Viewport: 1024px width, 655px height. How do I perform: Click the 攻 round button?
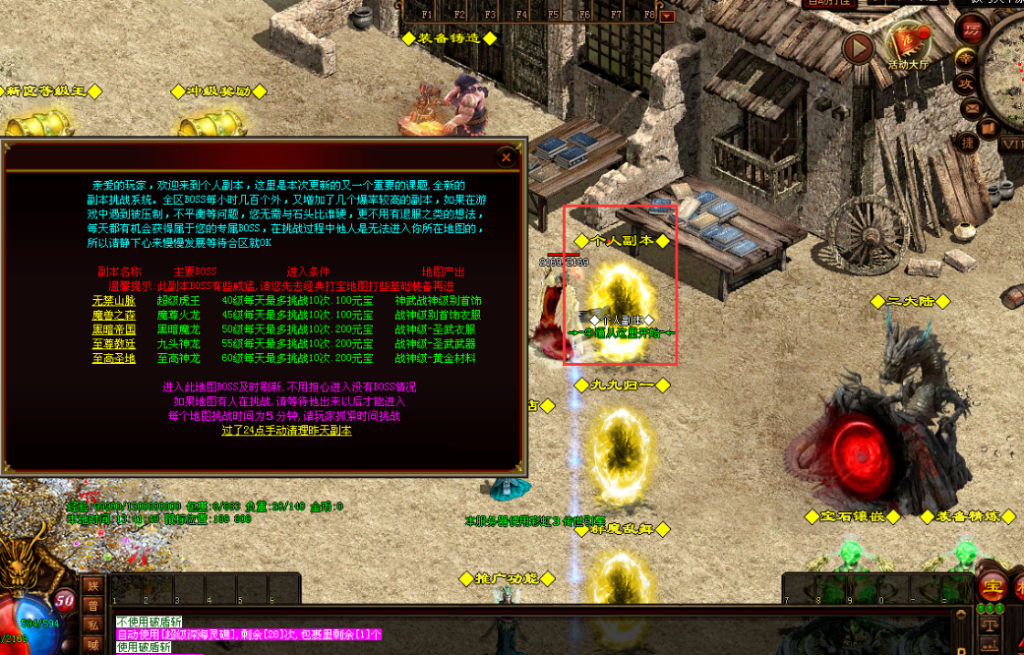point(967,84)
